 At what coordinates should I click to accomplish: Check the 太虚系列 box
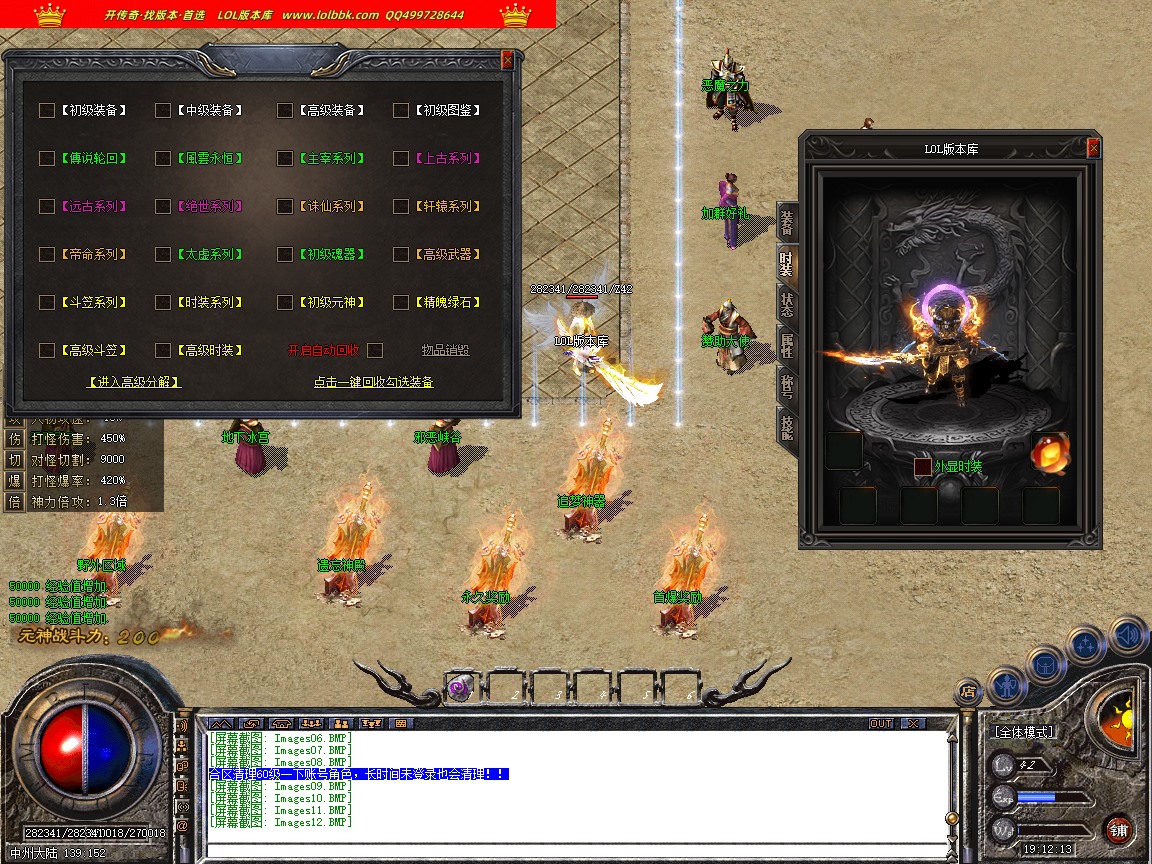(x=163, y=254)
